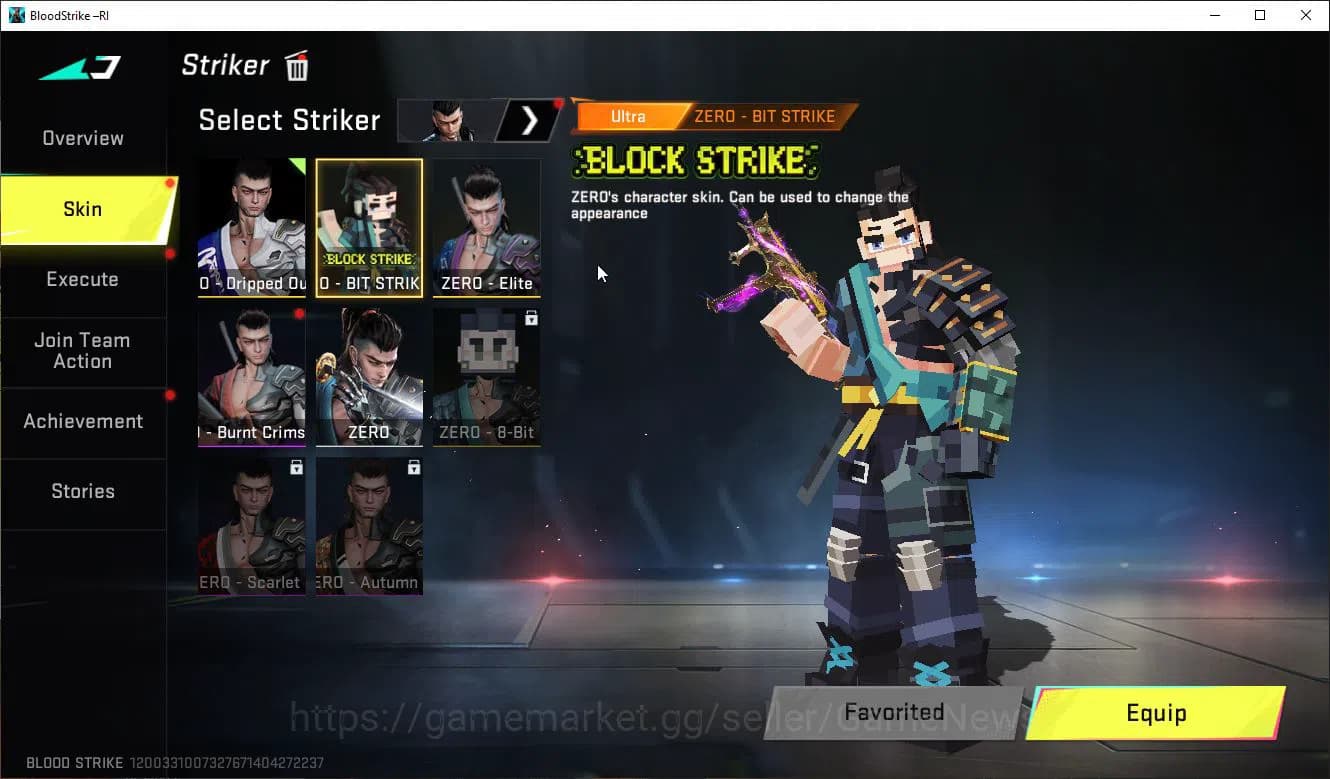Click the Ultra rarity badge
Image resolution: width=1330 pixels, height=779 pixels.
(627, 116)
